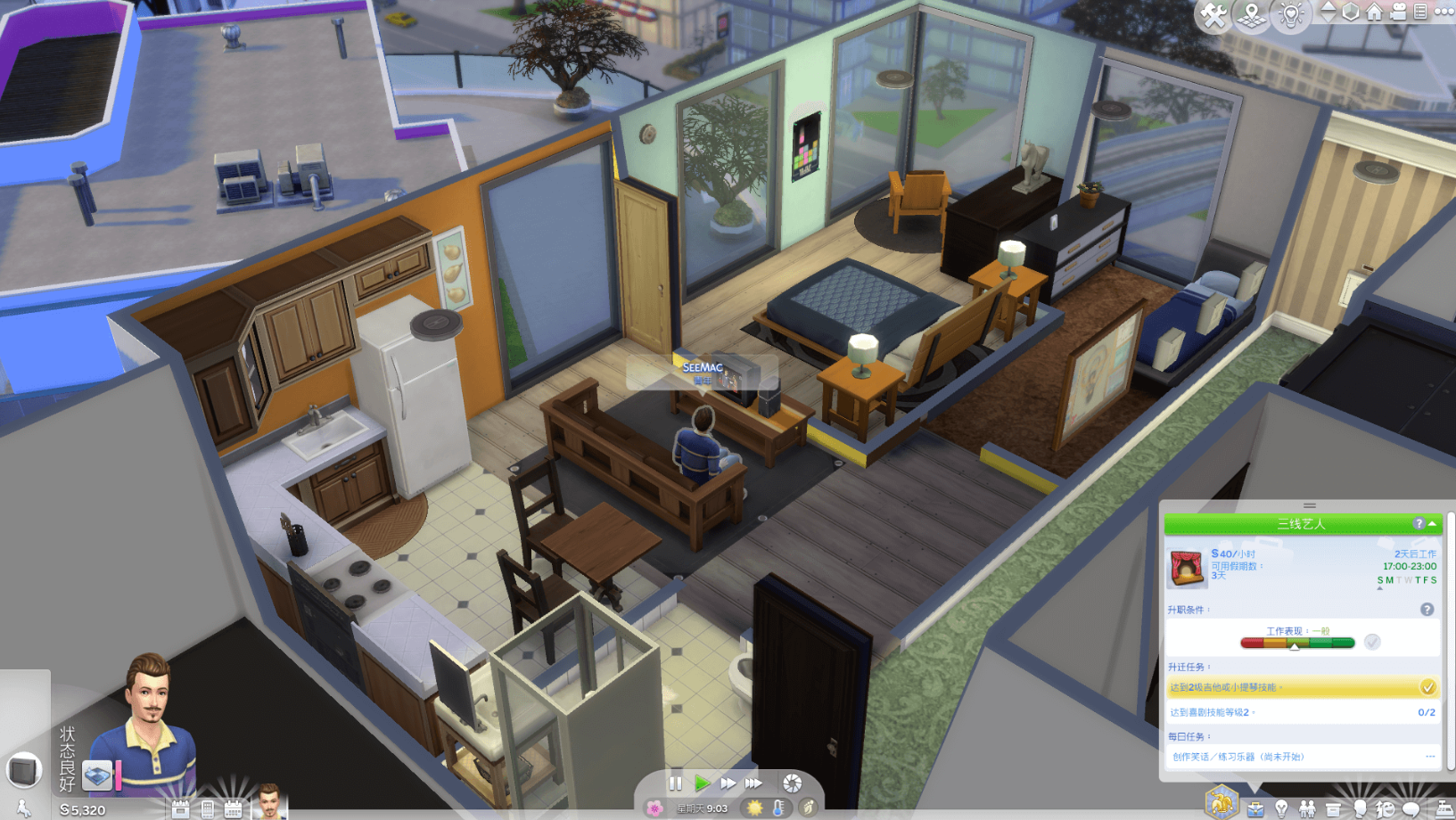Click the home lot house icon
The width and height of the screenshot is (1456, 820).
click(x=1374, y=12)
